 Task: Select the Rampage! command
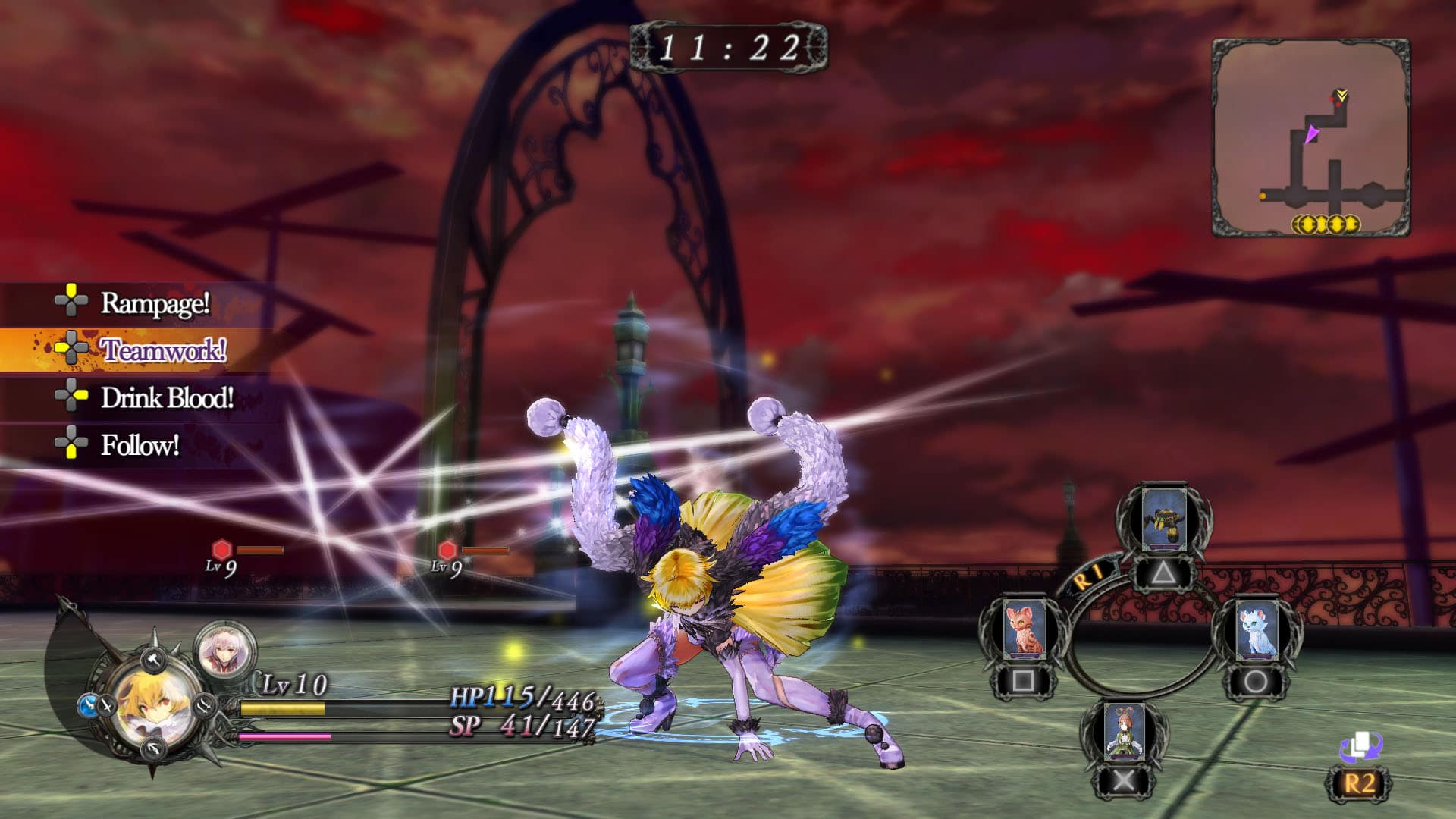155,303
